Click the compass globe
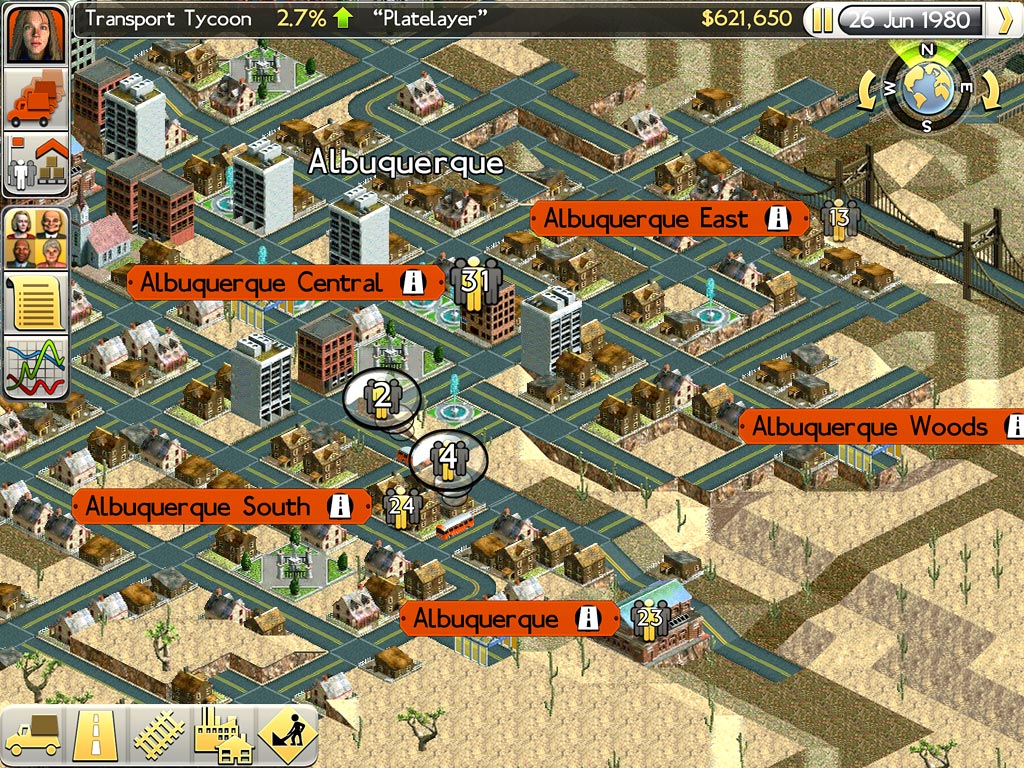The width and height of the screenshot is (1024, 768). [x=928, y=88]
